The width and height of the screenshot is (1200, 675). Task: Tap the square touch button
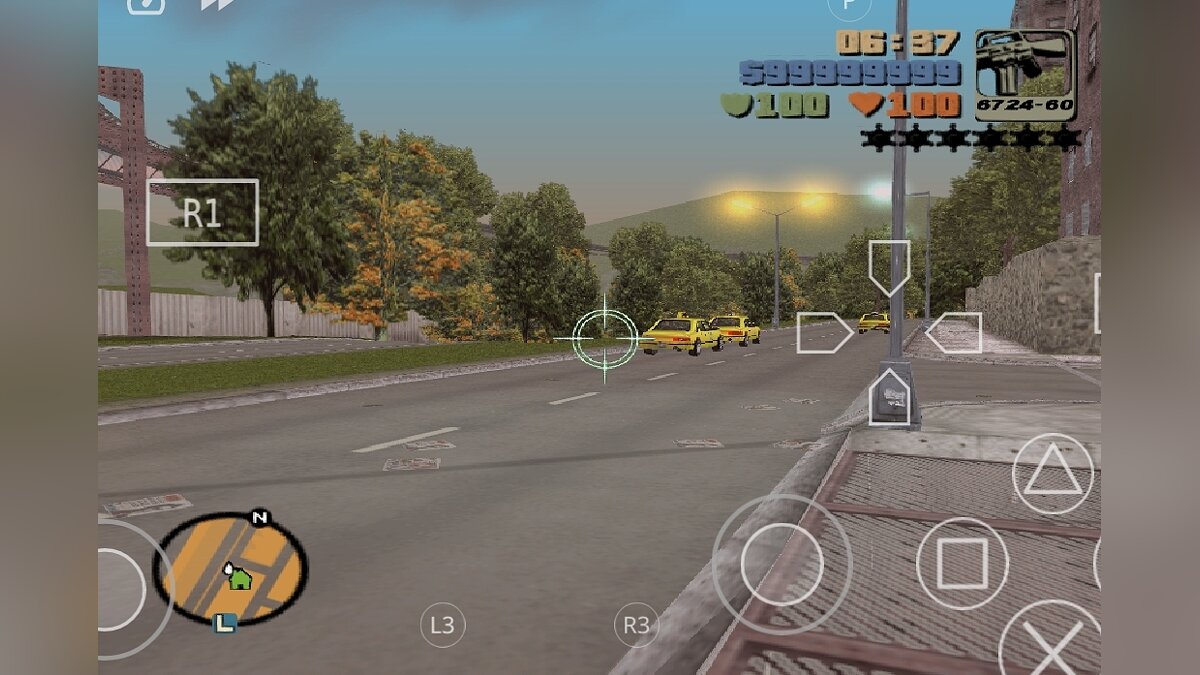click(x=962, y=563)
